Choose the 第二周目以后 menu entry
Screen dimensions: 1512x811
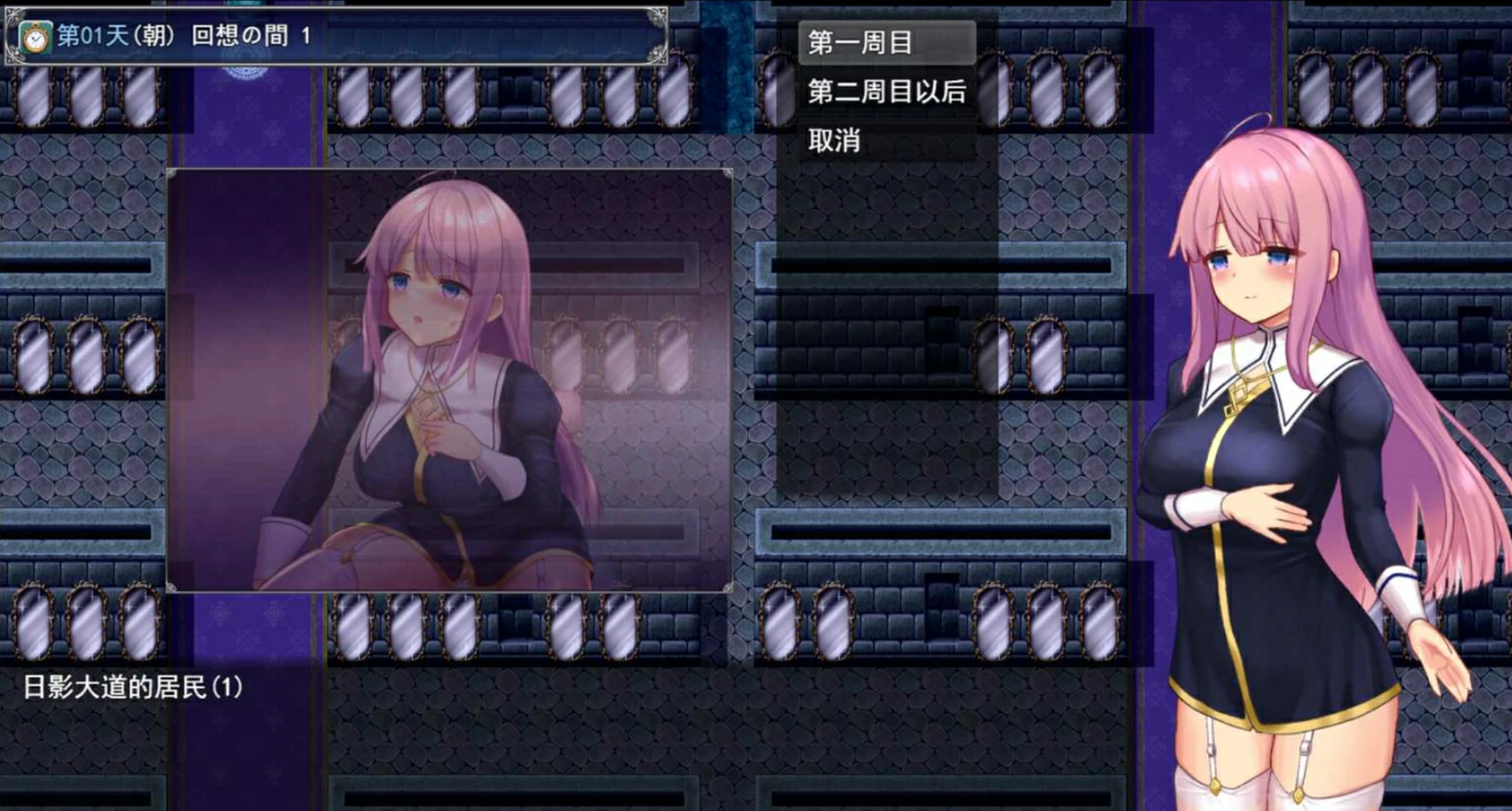coord(885,92)
